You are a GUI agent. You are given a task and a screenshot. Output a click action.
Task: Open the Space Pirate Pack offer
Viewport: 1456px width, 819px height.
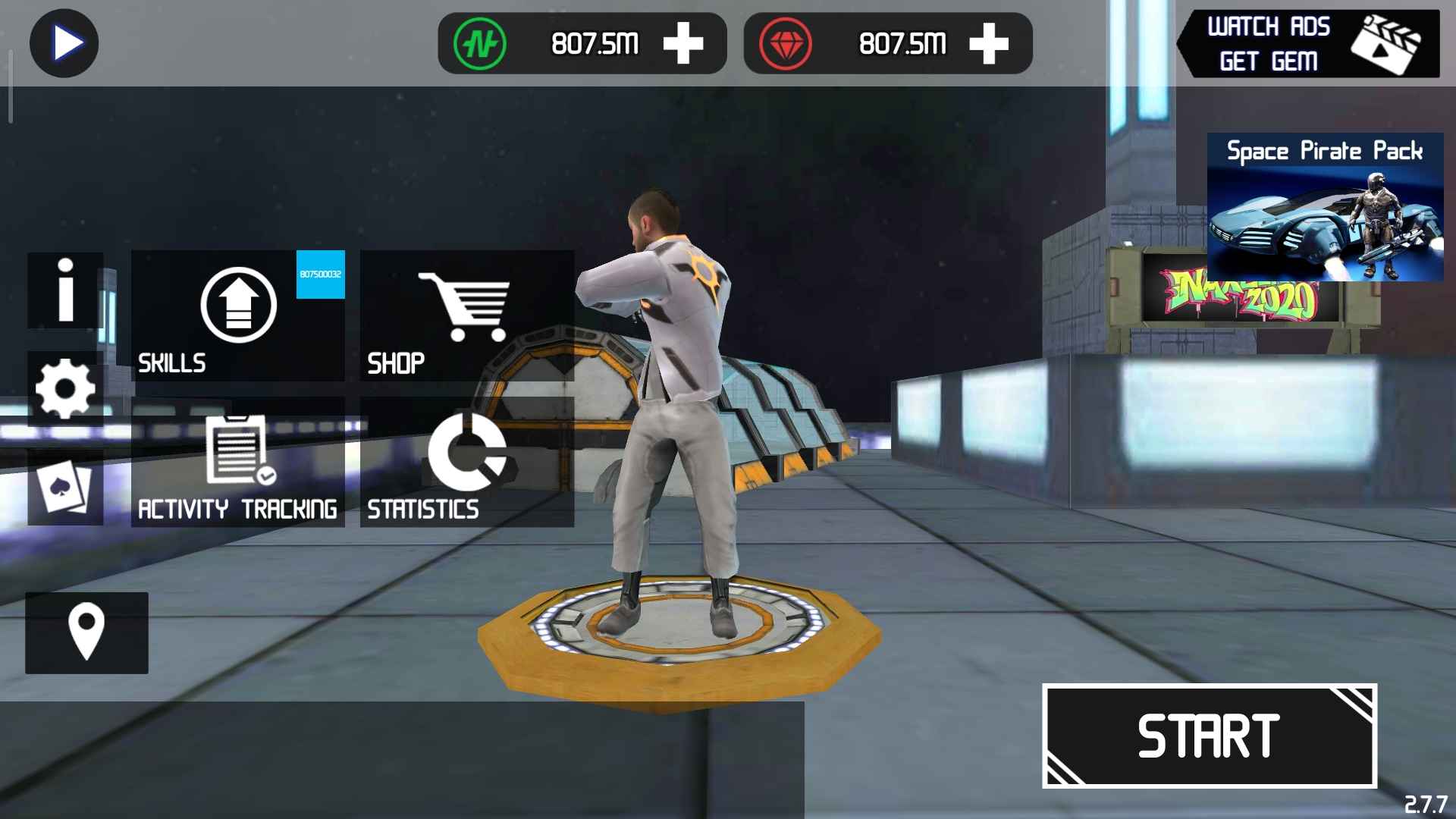click(1325, 208)
